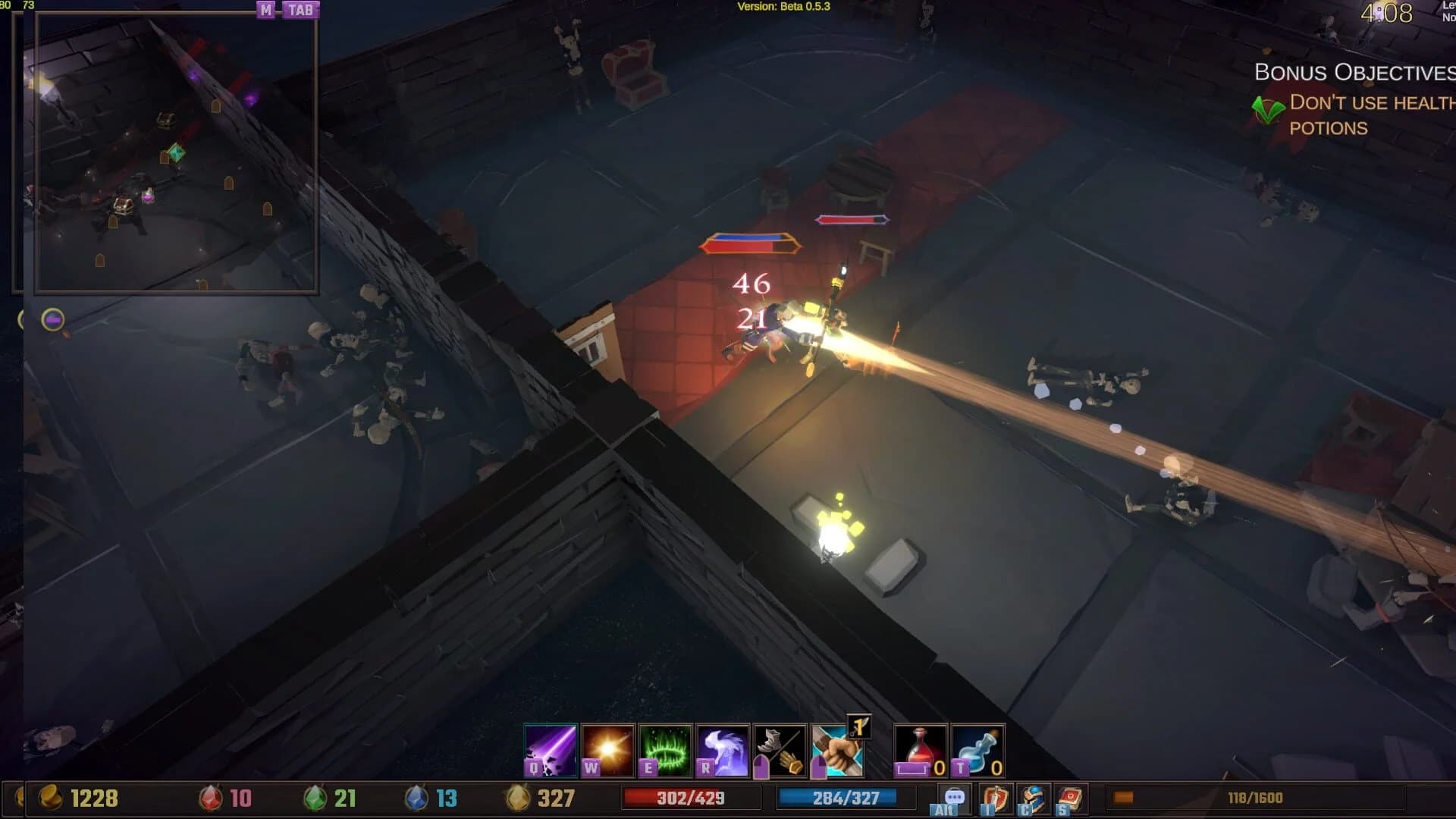This screenshot has height=819, width=1456.
Task: Click the Version Beta 0.5.3 label
Action: 785,7
